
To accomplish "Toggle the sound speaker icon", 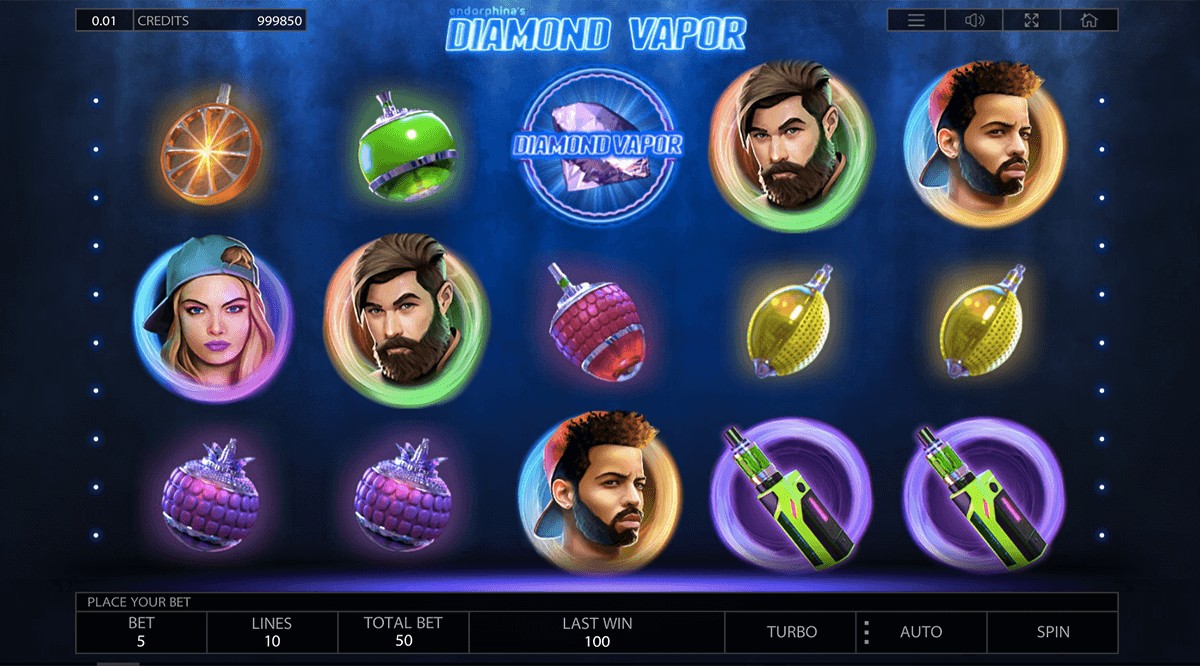I will (974, 20).
